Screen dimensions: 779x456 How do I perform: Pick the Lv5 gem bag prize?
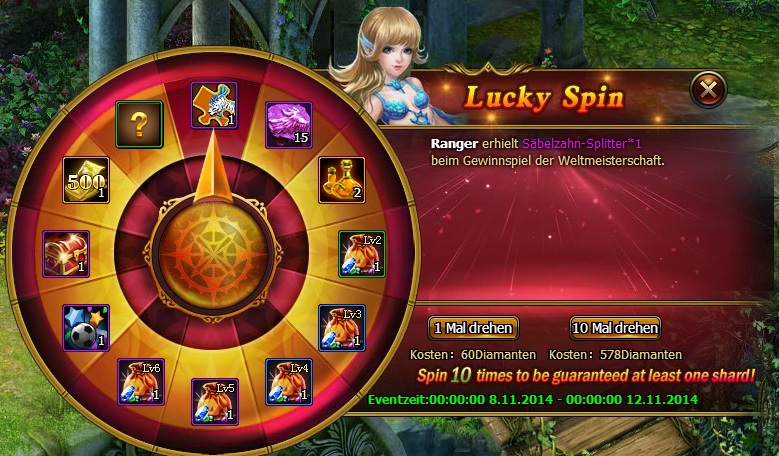(x=214, y=401)
